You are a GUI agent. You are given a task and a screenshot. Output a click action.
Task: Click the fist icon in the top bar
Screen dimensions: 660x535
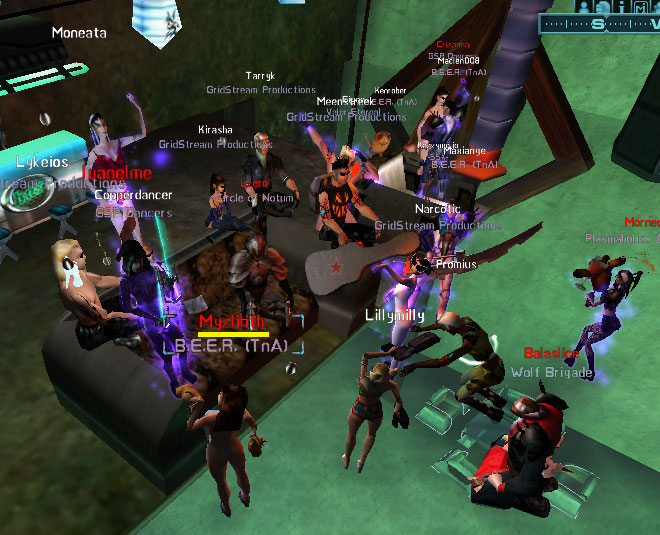[603, 7]
